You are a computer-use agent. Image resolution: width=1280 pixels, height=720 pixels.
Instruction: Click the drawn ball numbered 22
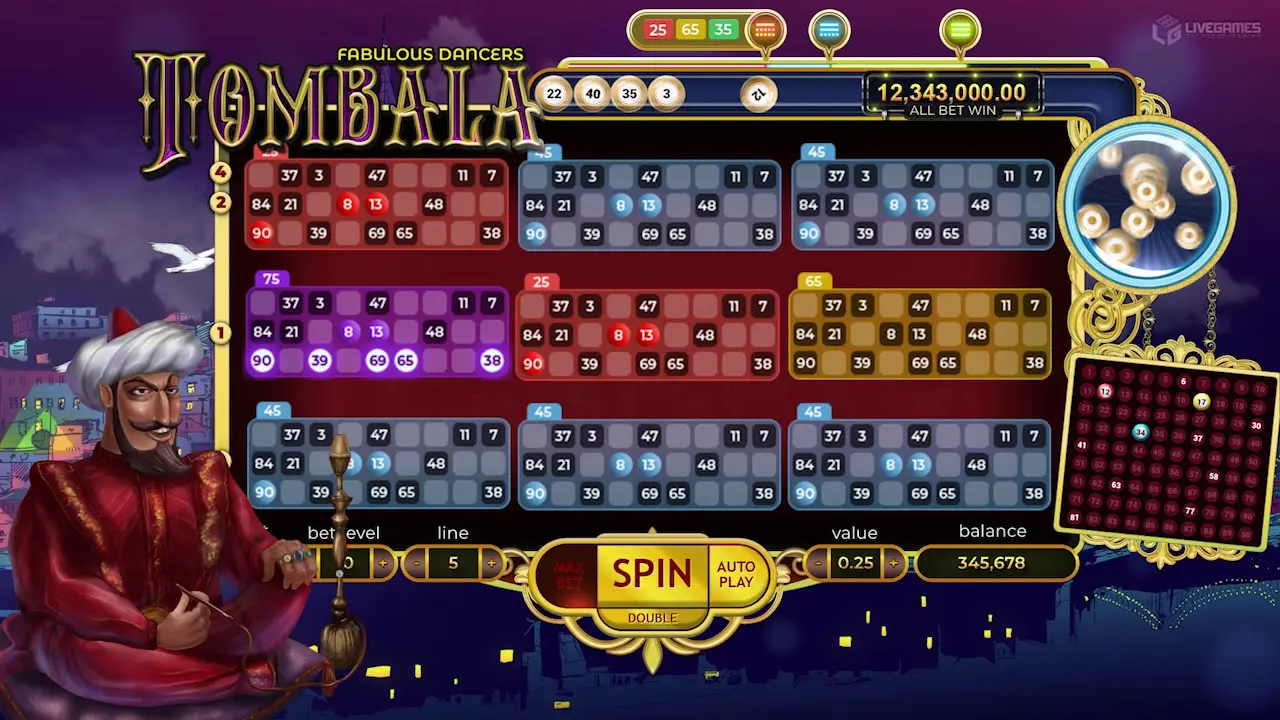click(553, 93)
